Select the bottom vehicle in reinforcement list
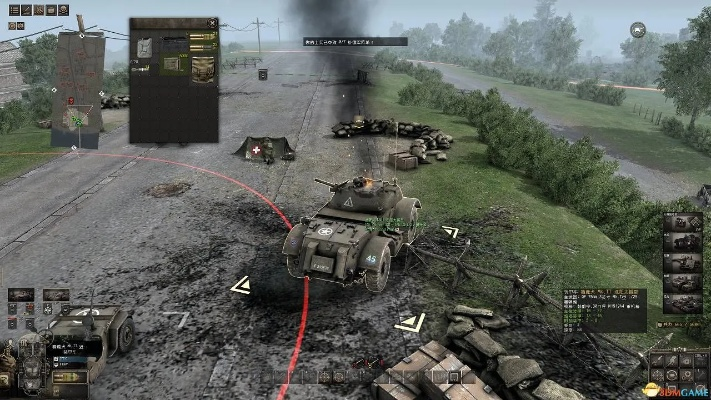This screenshot has width=711, height=400. pos(683,302)
